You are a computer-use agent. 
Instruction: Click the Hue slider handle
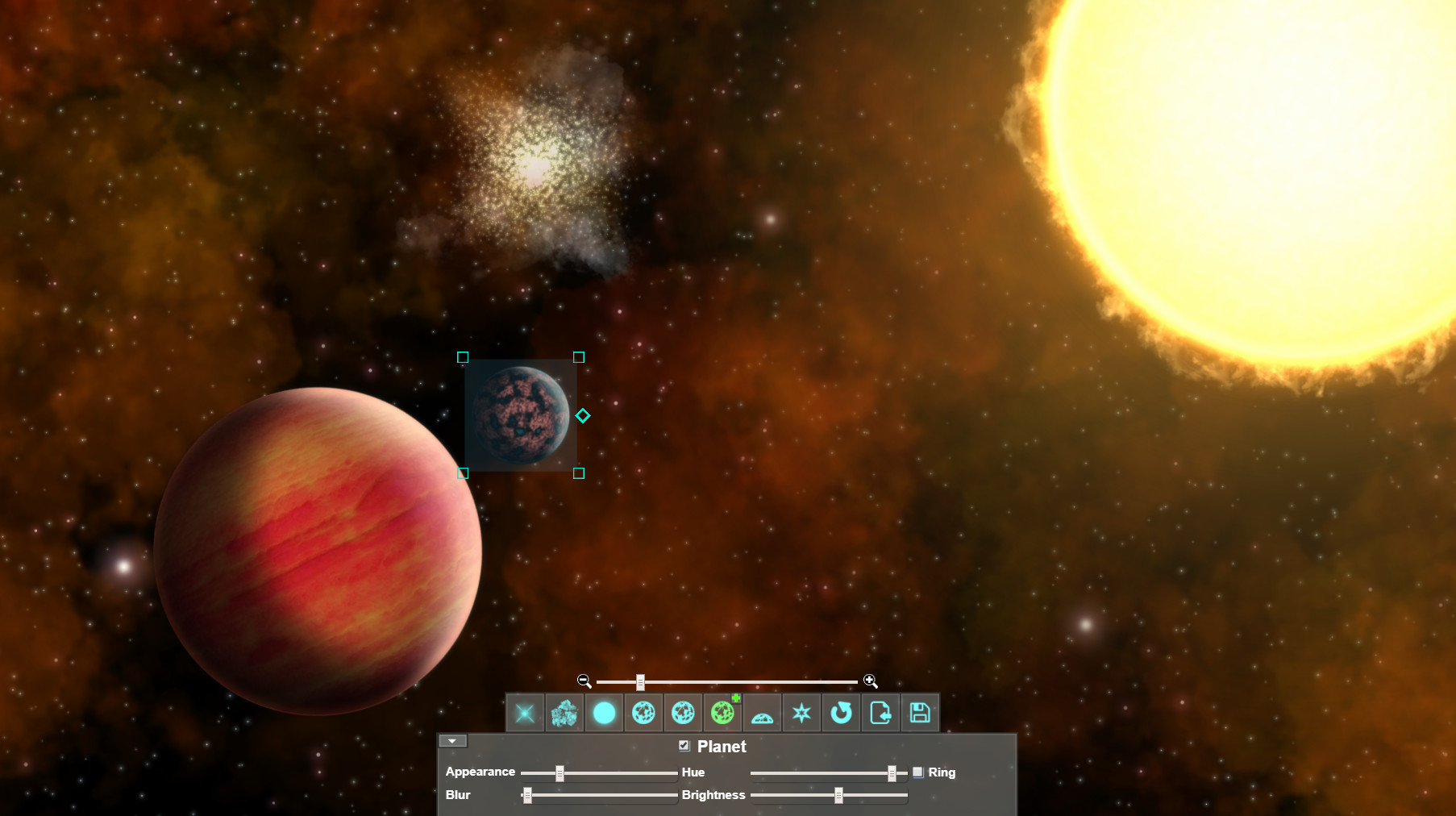coord(893,772)
